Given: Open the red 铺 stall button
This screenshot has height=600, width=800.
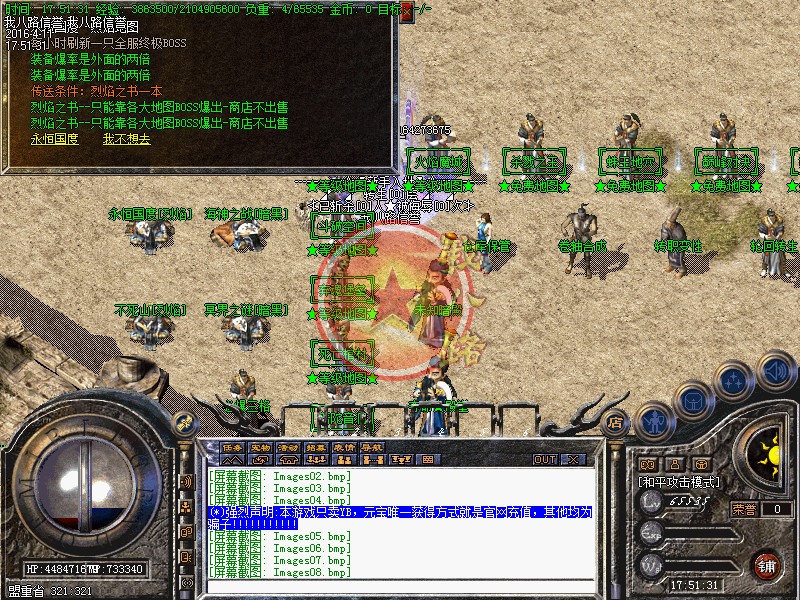Looking at the screenshot, I should [x=767, y=565].
